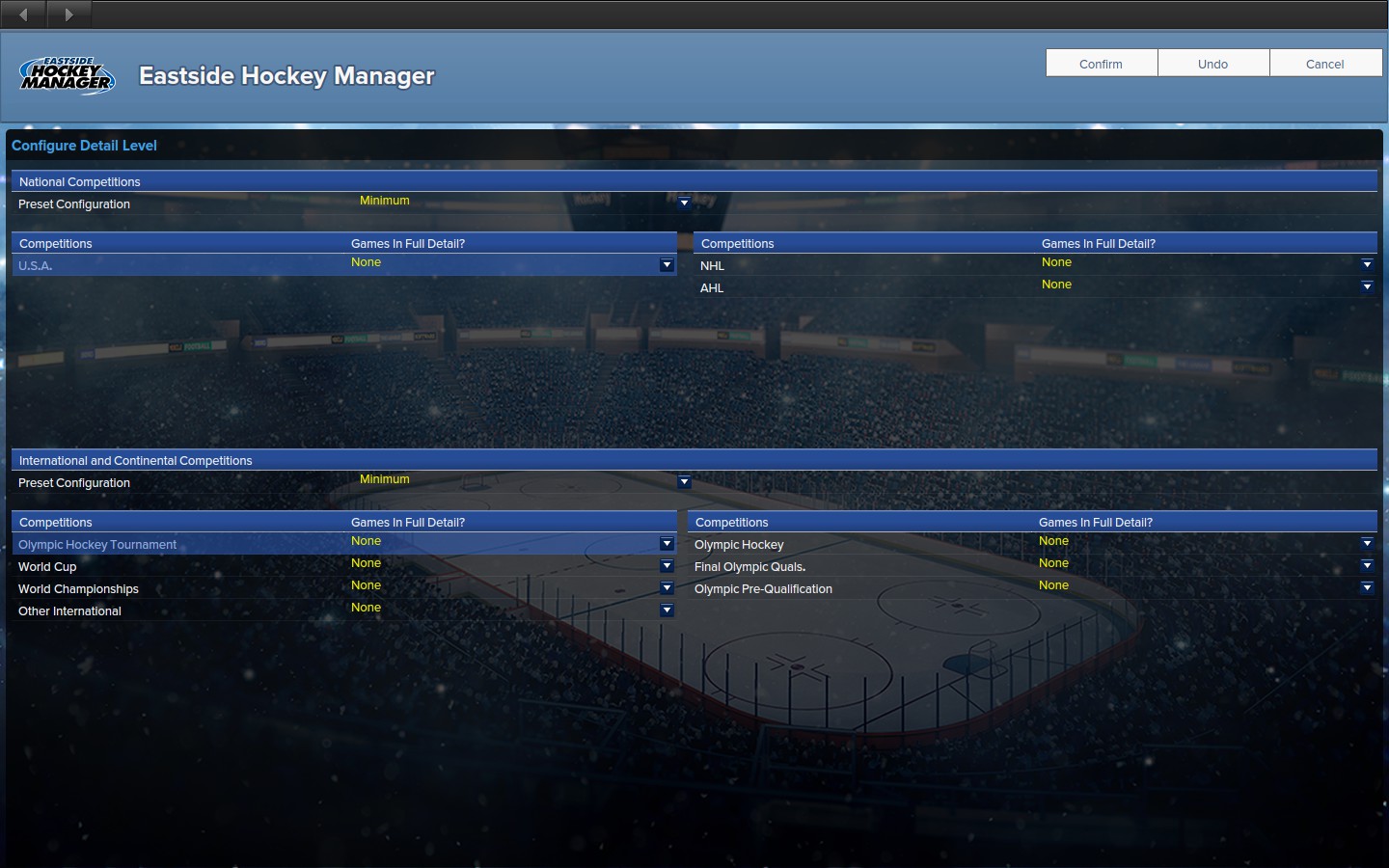Open the World Cup detail dropdown
Screen dimensions: 1389x868
click(667, 565)
